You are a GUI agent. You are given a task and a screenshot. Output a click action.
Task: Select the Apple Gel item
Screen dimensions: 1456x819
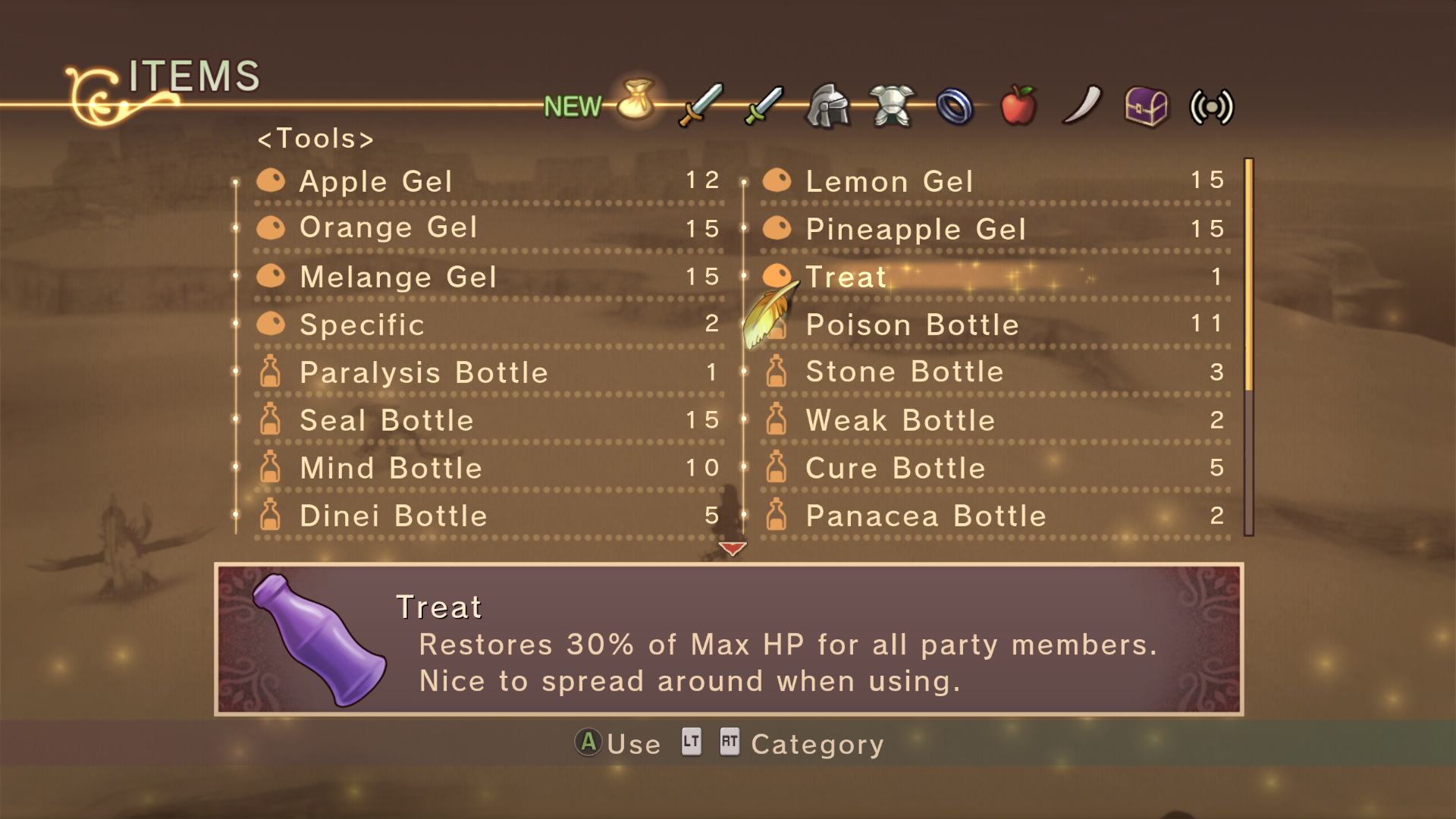coord(376,181)
